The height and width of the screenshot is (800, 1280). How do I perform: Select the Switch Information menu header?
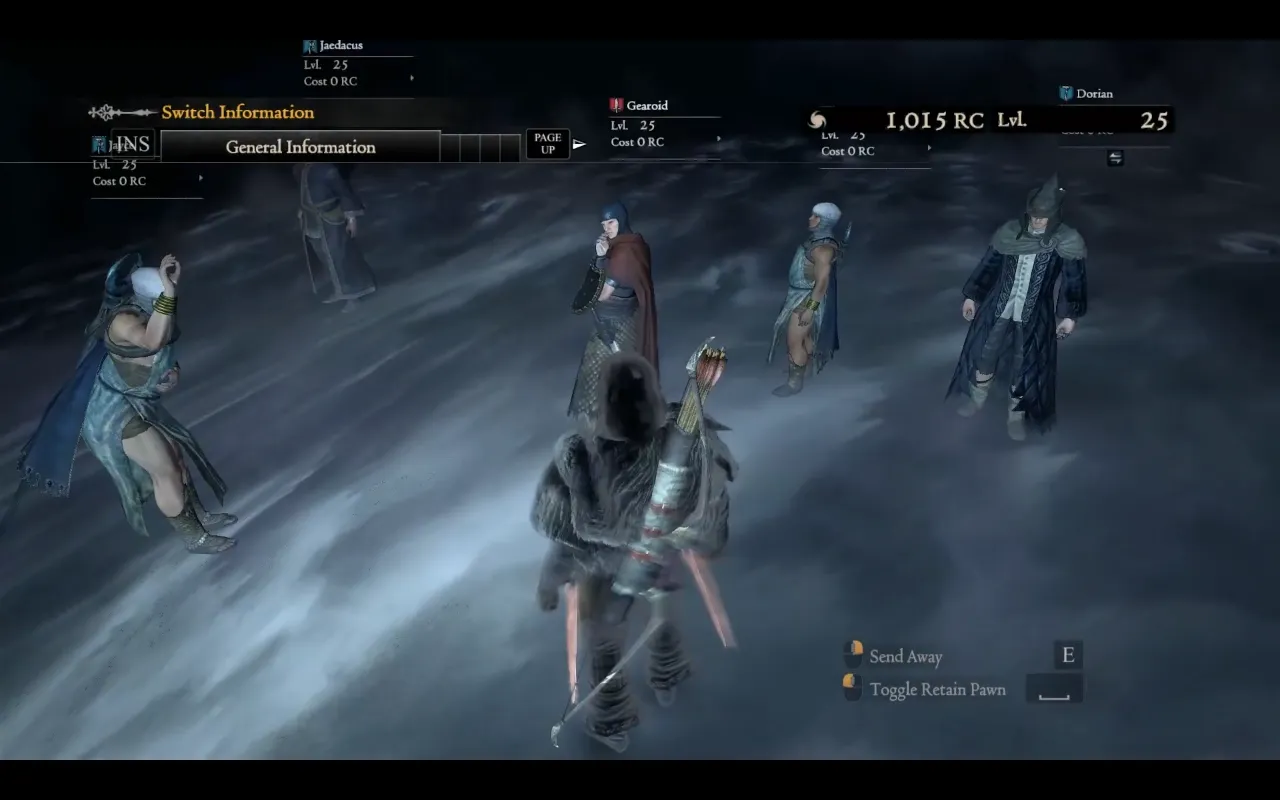point(237,111)
